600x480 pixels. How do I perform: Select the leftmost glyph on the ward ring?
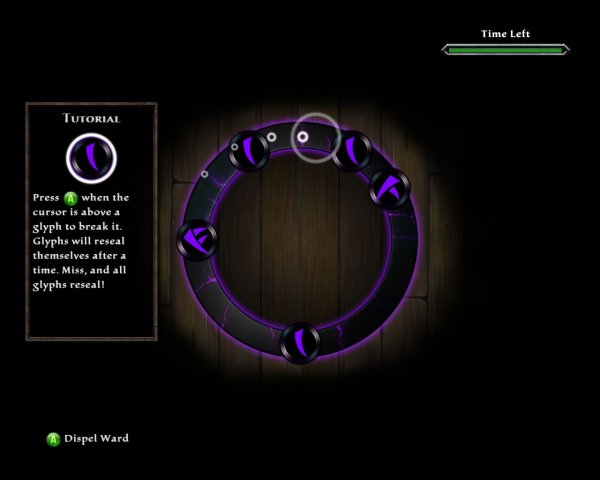coord(196,238)
